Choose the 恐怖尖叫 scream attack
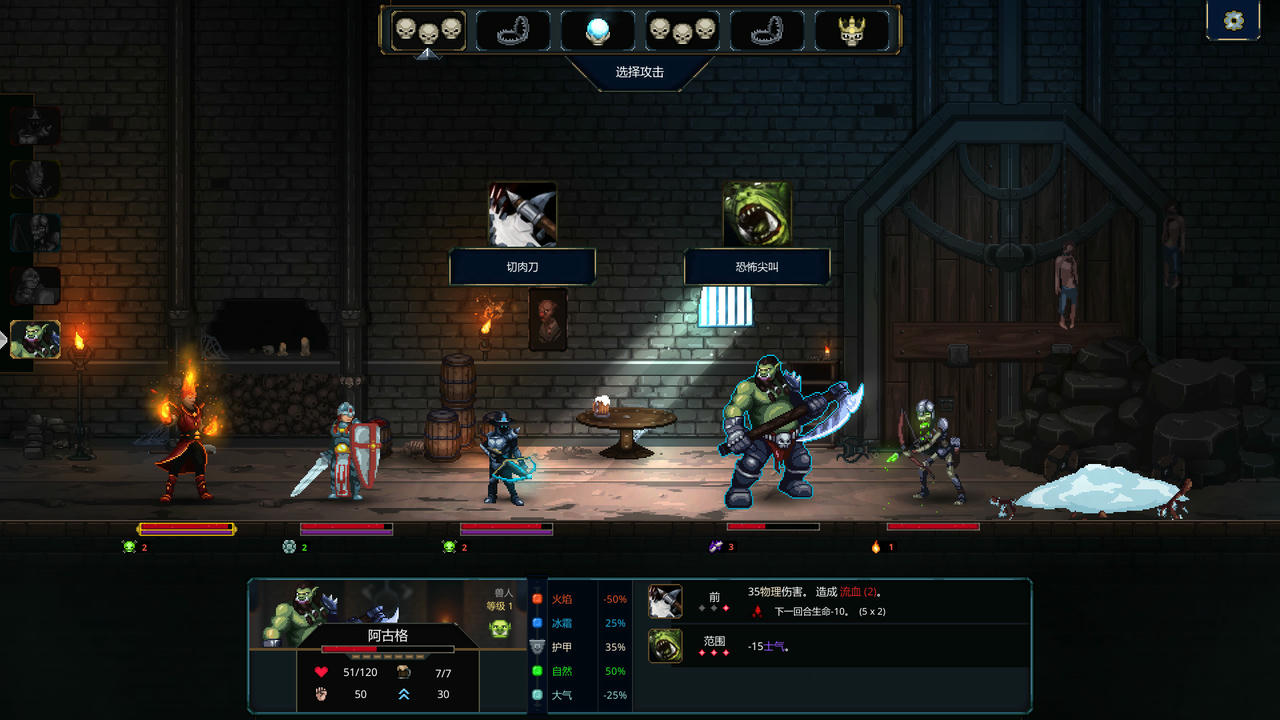The width and height of the screenshot is (1280, 720). [757, 214]
